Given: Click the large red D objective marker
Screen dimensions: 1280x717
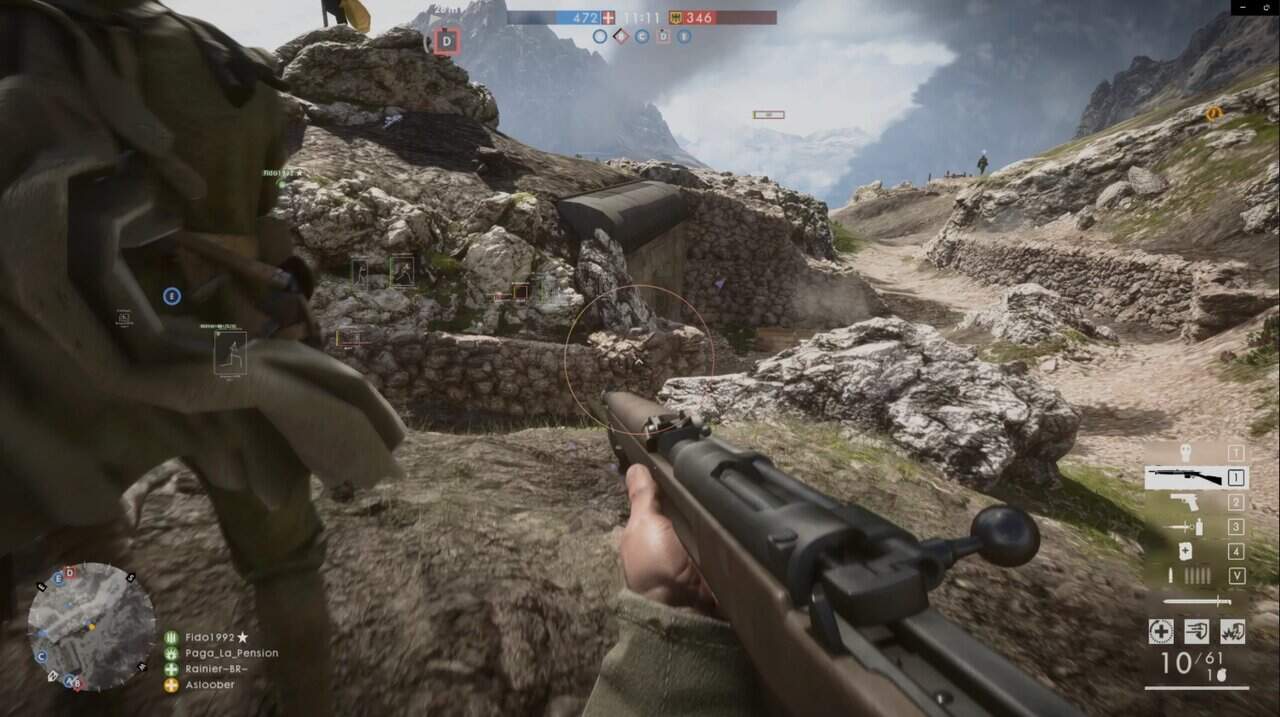Looking at the screenshot, I should [447, 41].
